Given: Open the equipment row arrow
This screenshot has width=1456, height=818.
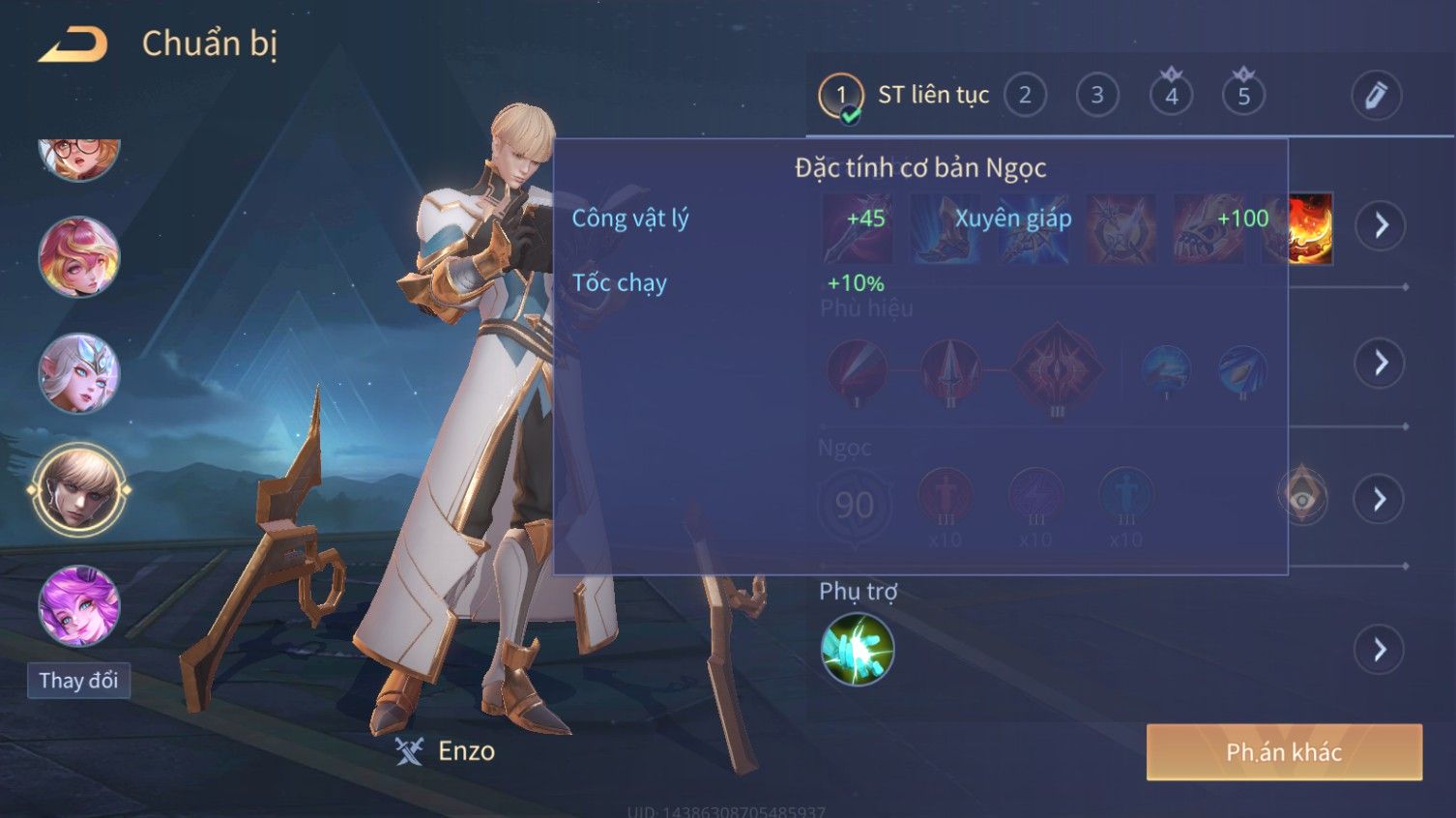Looking at the screenshot, I should pyautogui.click(x=1380, y=225).
